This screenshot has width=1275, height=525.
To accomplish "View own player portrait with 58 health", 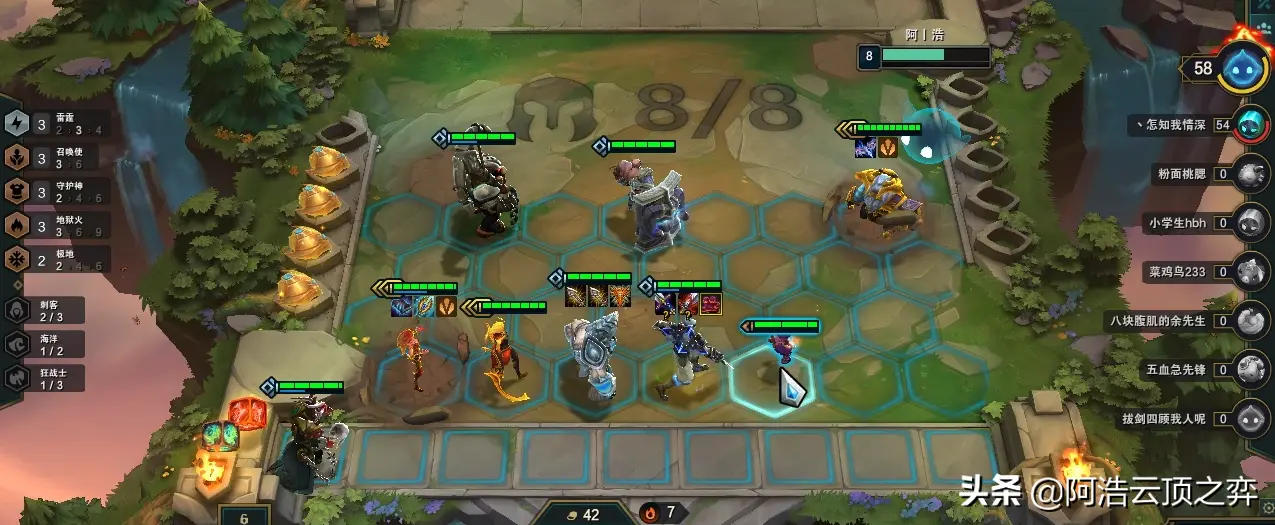I will click(1242, 67).
